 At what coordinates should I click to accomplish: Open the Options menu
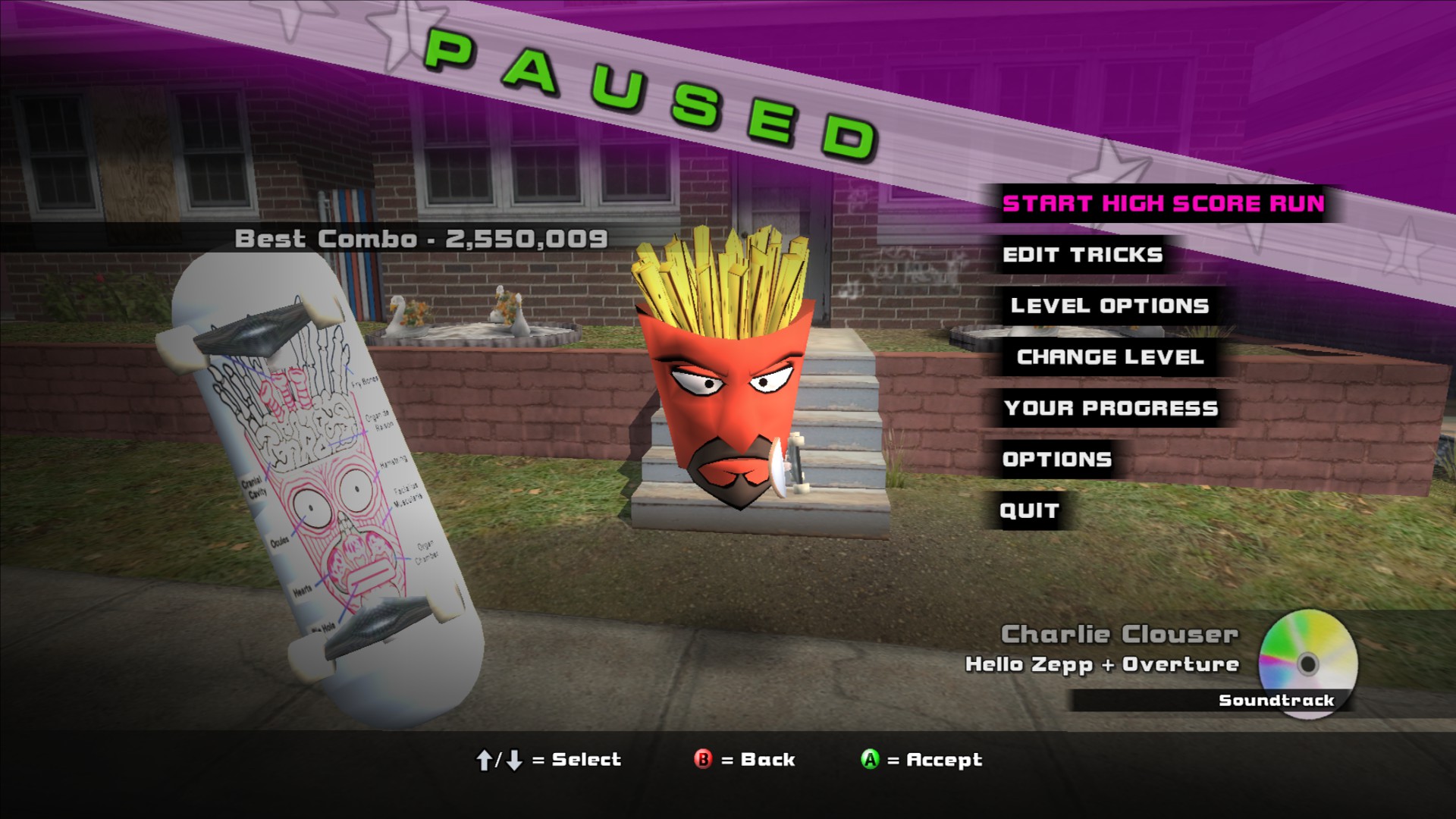coord(1056,460)
